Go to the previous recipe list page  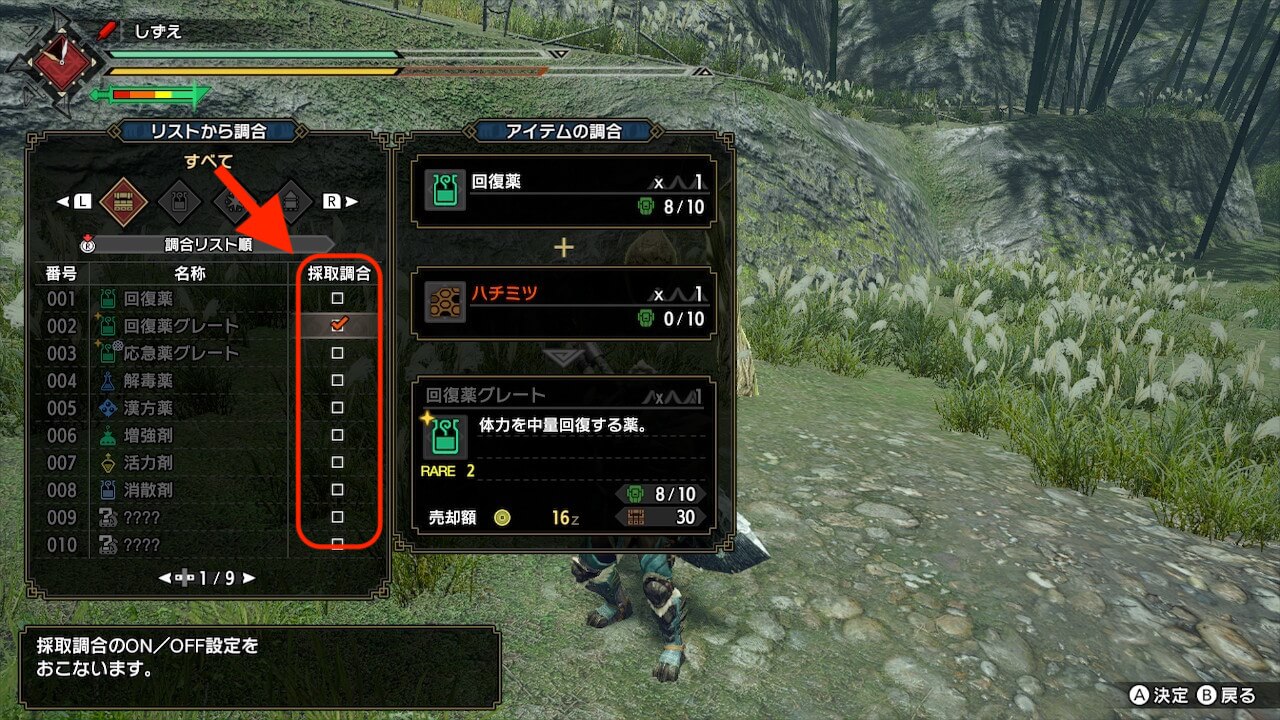[x=166, y=578]
